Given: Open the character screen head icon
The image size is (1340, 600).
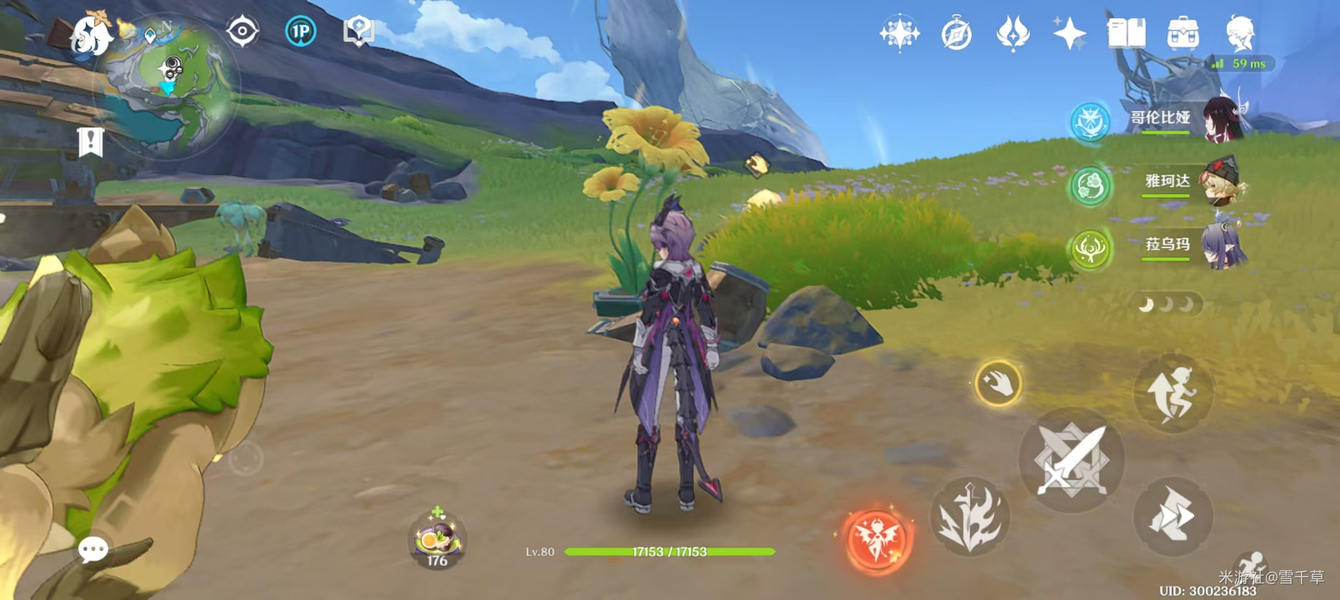Looking at the screenshot, I should (x=1241, y=33).
